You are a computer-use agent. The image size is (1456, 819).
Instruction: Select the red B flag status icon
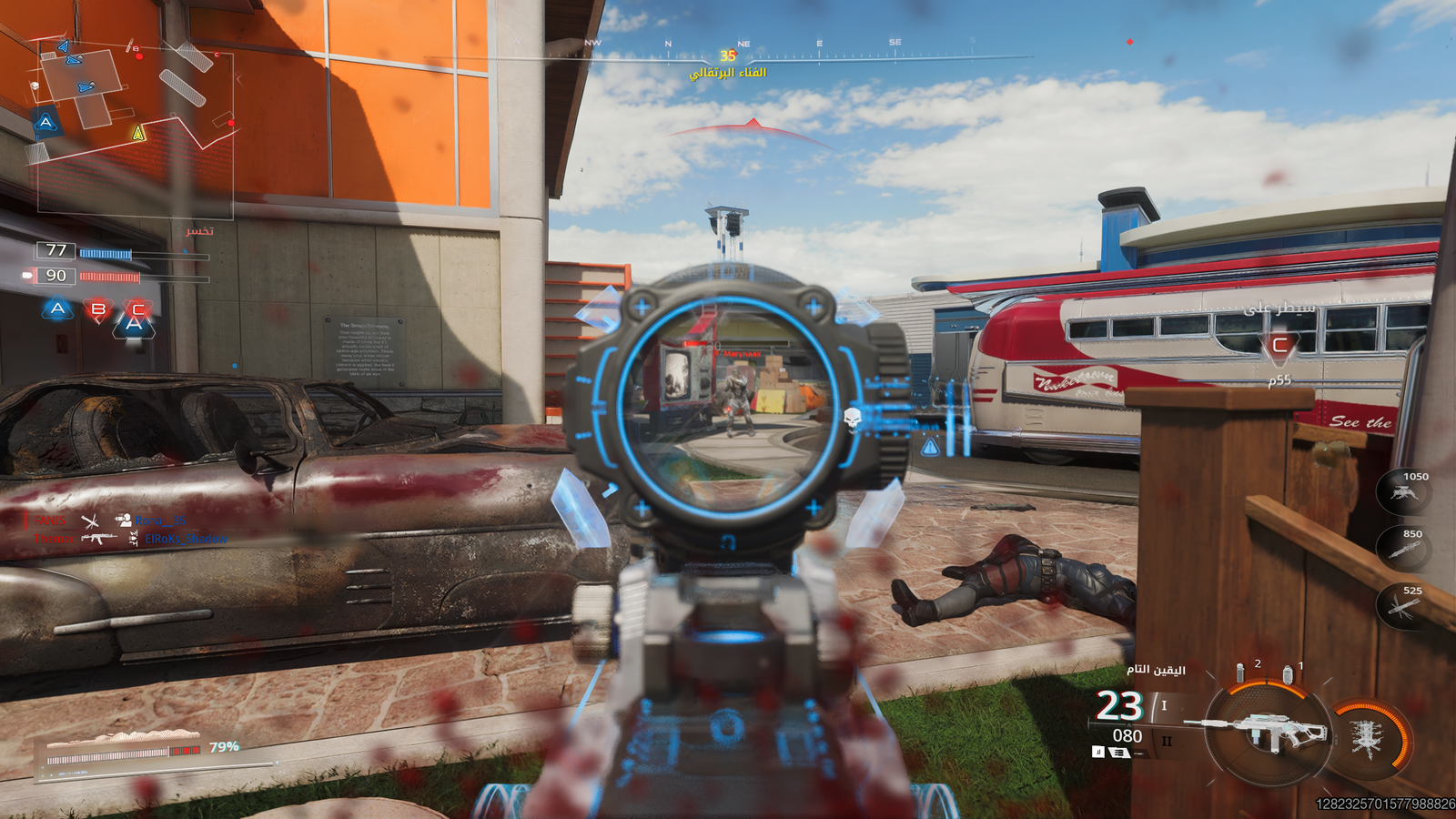coord(97,310)
